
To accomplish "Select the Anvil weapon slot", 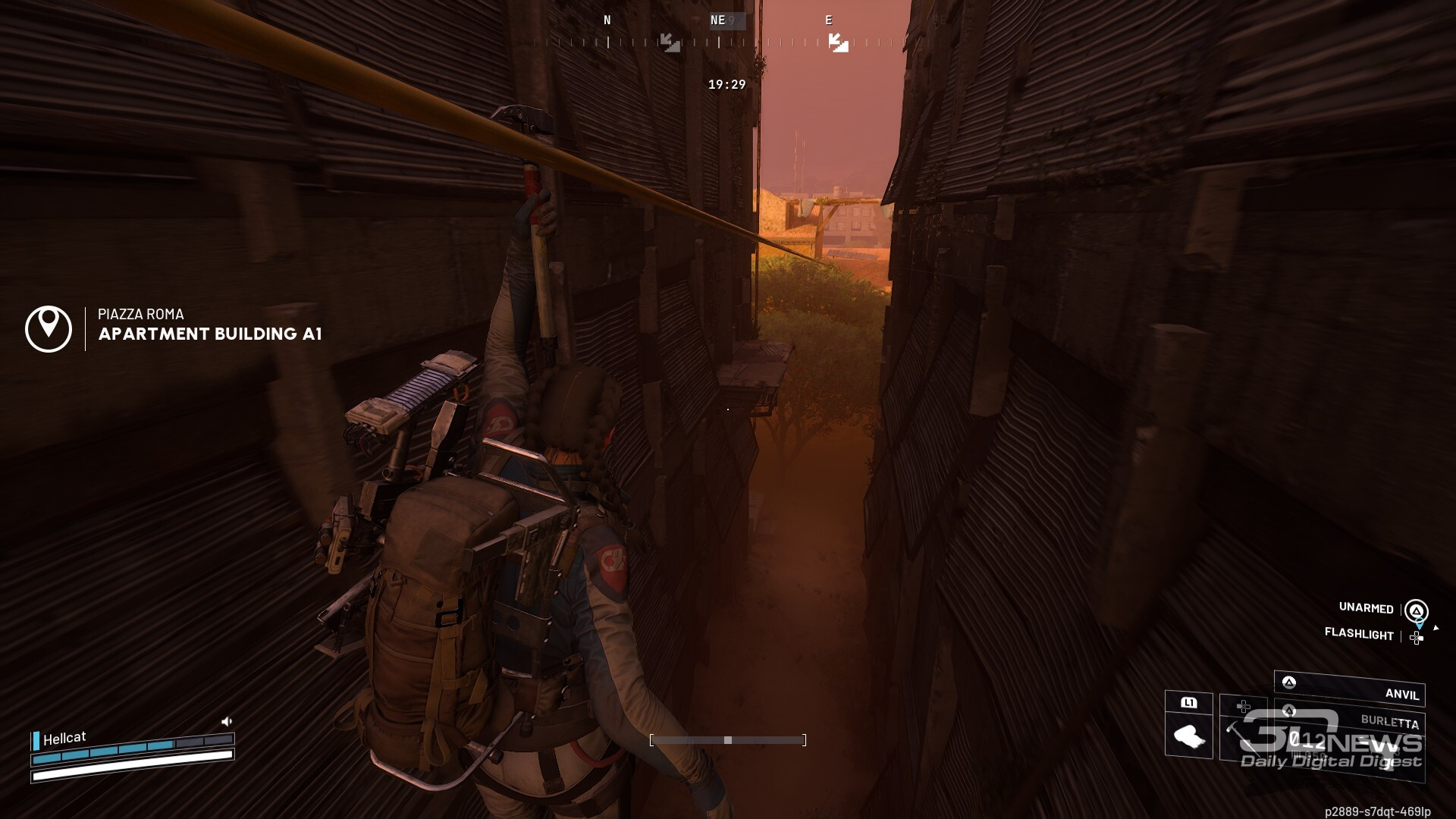I will [1349, 689].
